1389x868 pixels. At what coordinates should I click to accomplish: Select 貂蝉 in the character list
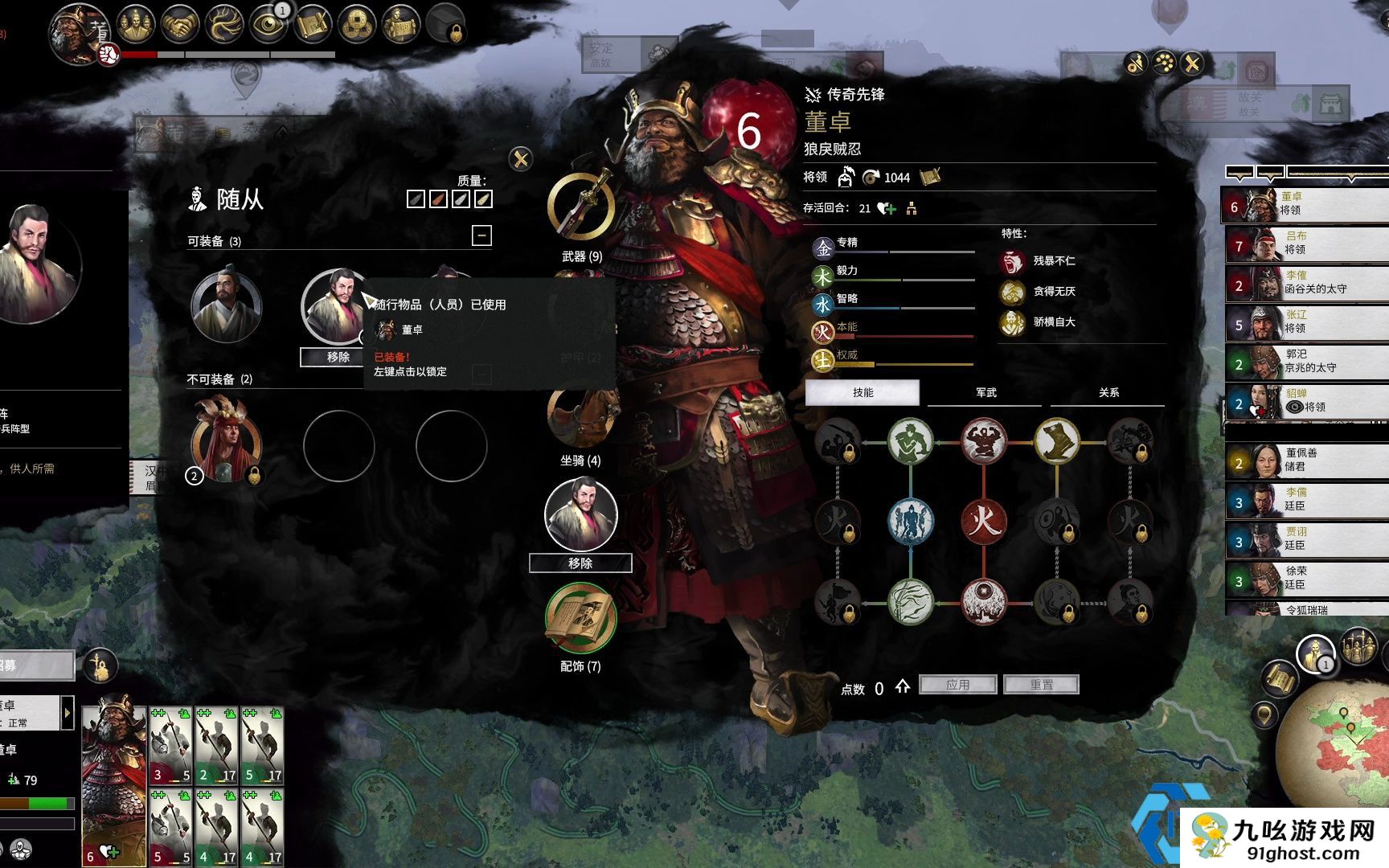pos(1306,401)
